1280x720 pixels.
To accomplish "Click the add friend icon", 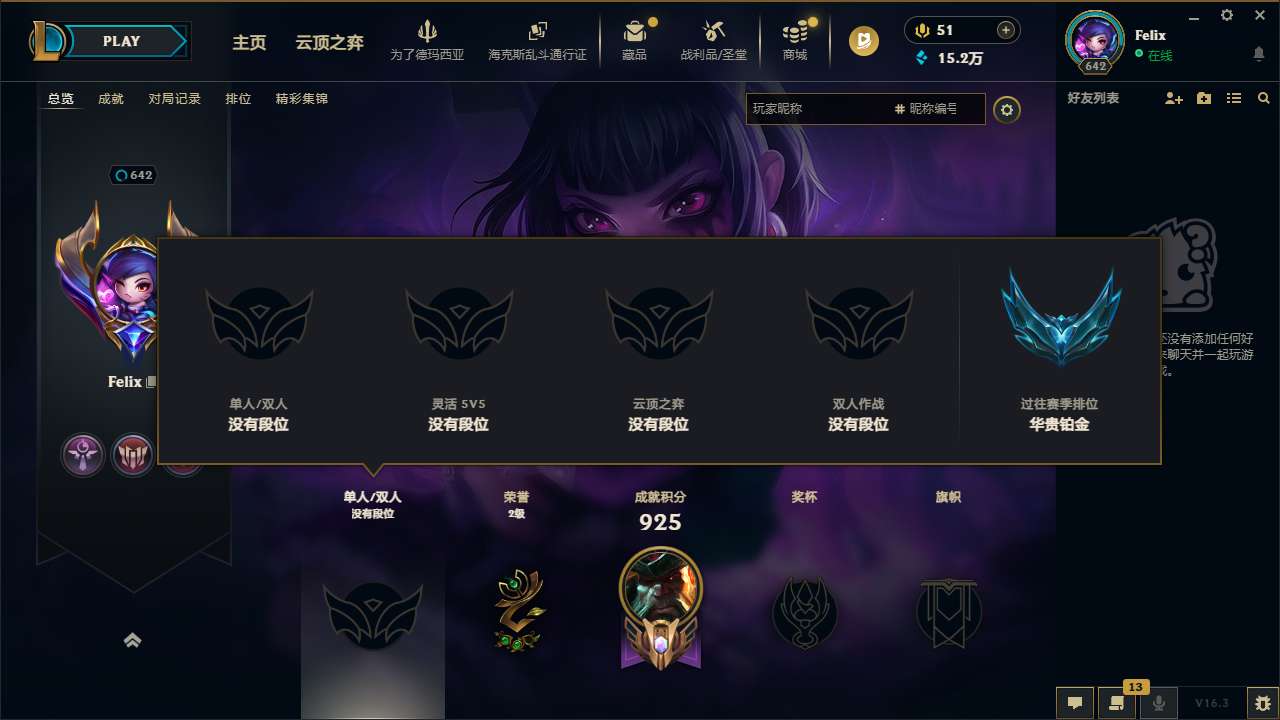I will (1173, 98).
